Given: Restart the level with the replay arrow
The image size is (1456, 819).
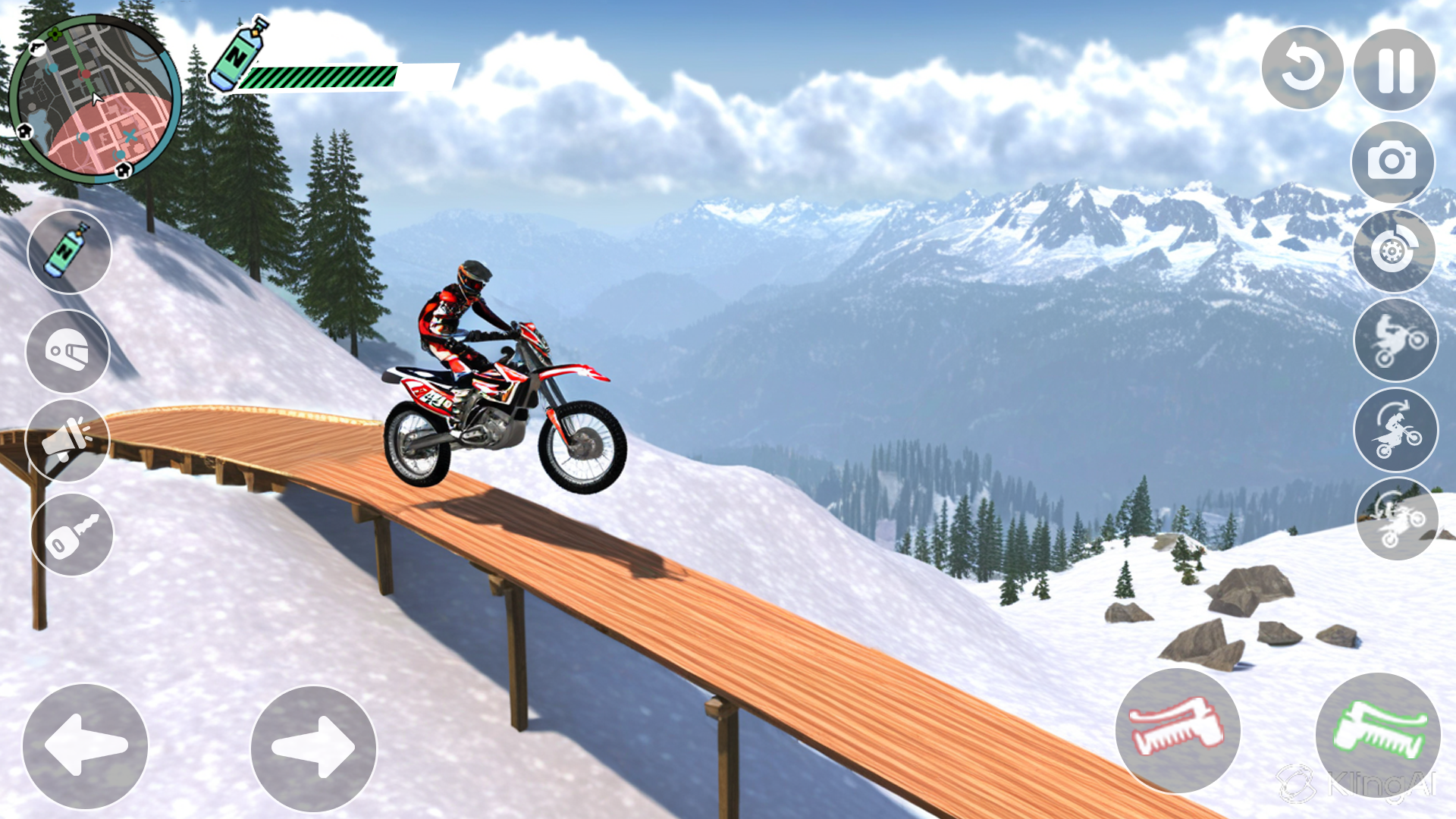Looking at the screenshot, I should pyautogui.click(x=1302, y=68).
